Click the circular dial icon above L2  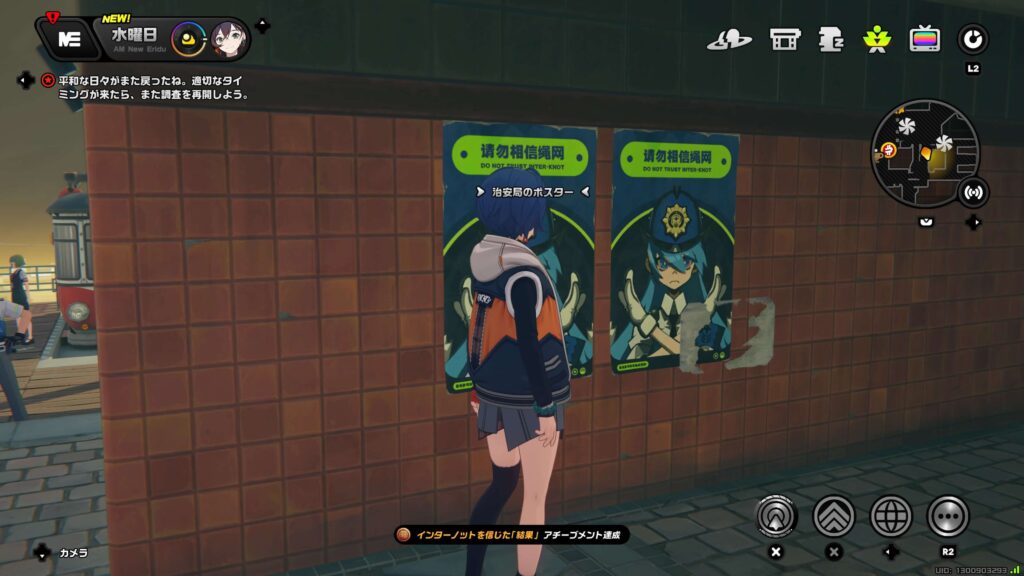972,40
